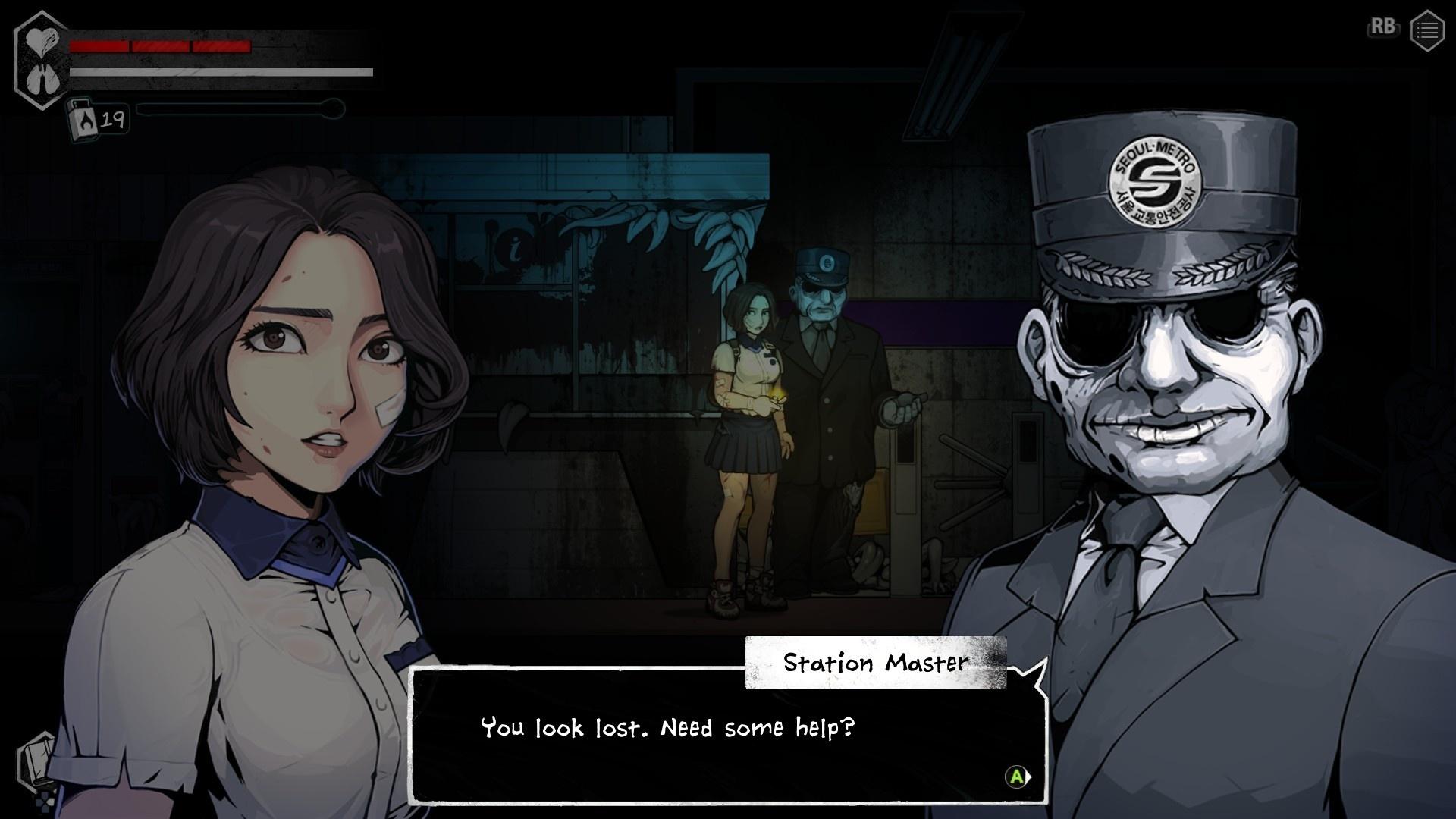Open the hexagonal checklist menu icon
This screenshot has width=1456, height=819.
(x=1427, y=30)
